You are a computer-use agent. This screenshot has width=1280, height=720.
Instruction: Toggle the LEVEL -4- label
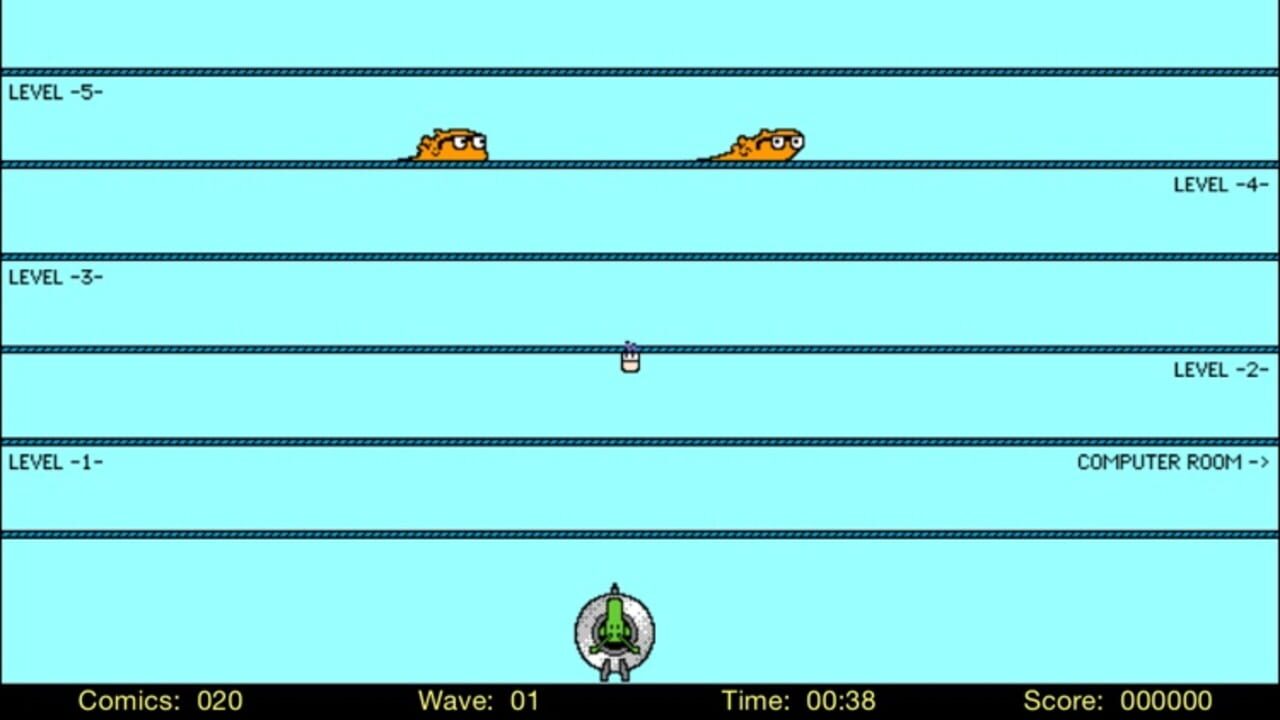[1221, 184]
